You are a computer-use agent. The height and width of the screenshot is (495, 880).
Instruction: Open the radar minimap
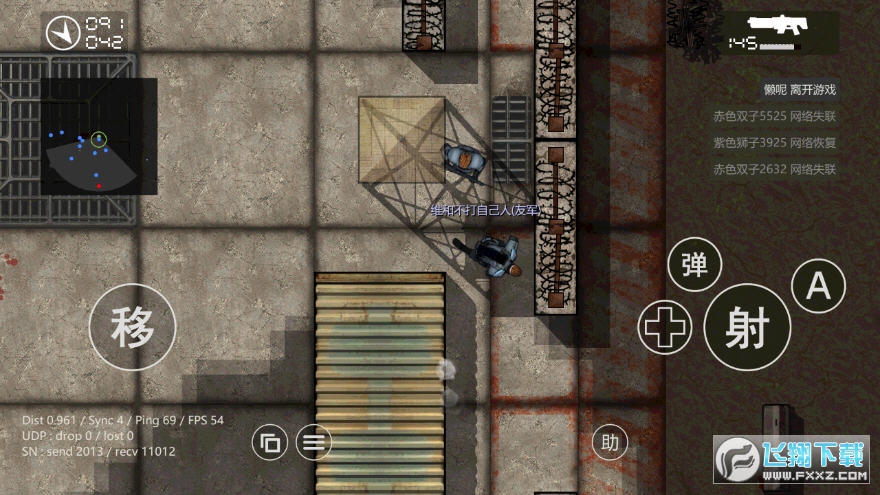[x=99, y=137]
